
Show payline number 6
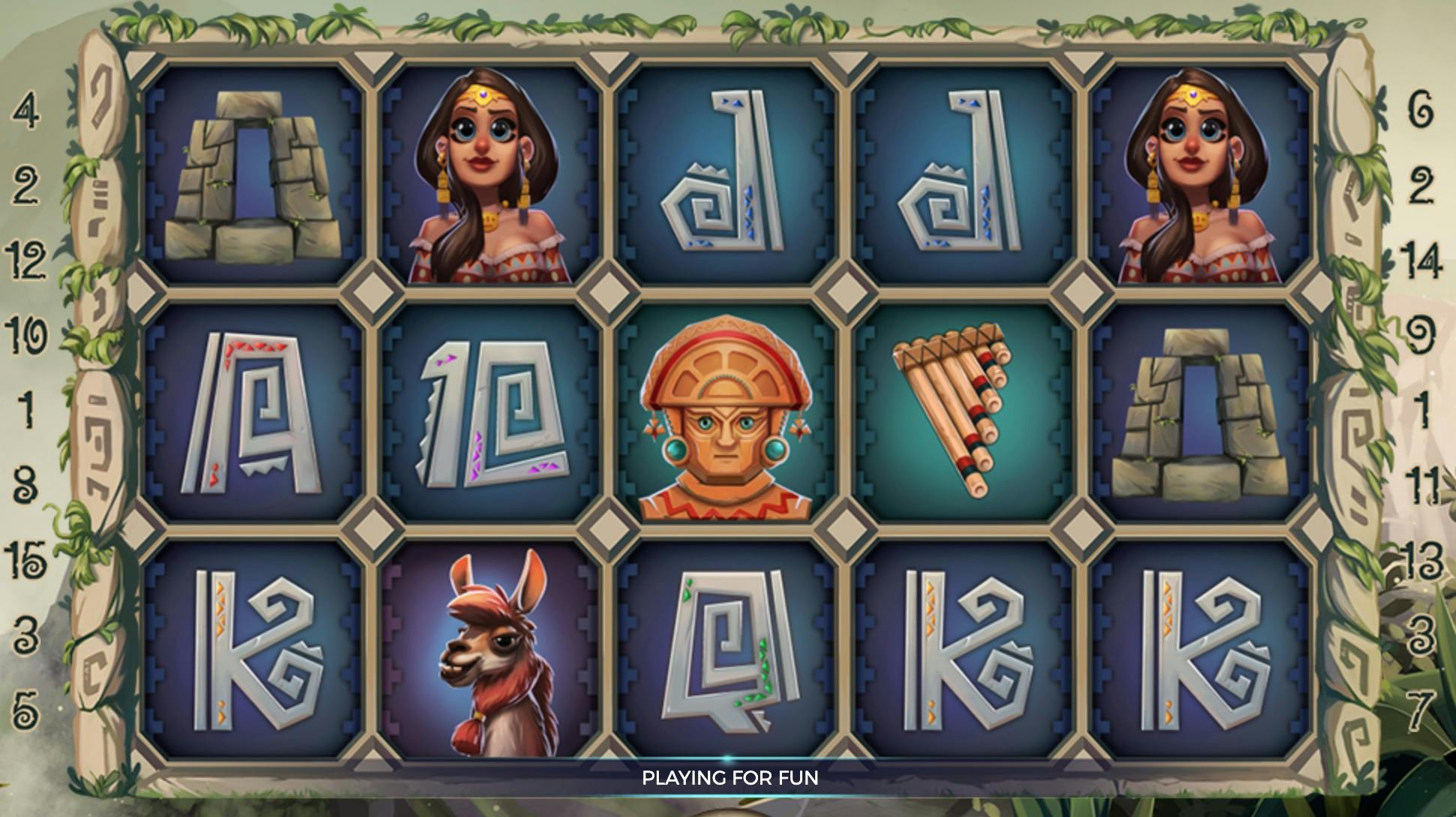[1418, 112]
